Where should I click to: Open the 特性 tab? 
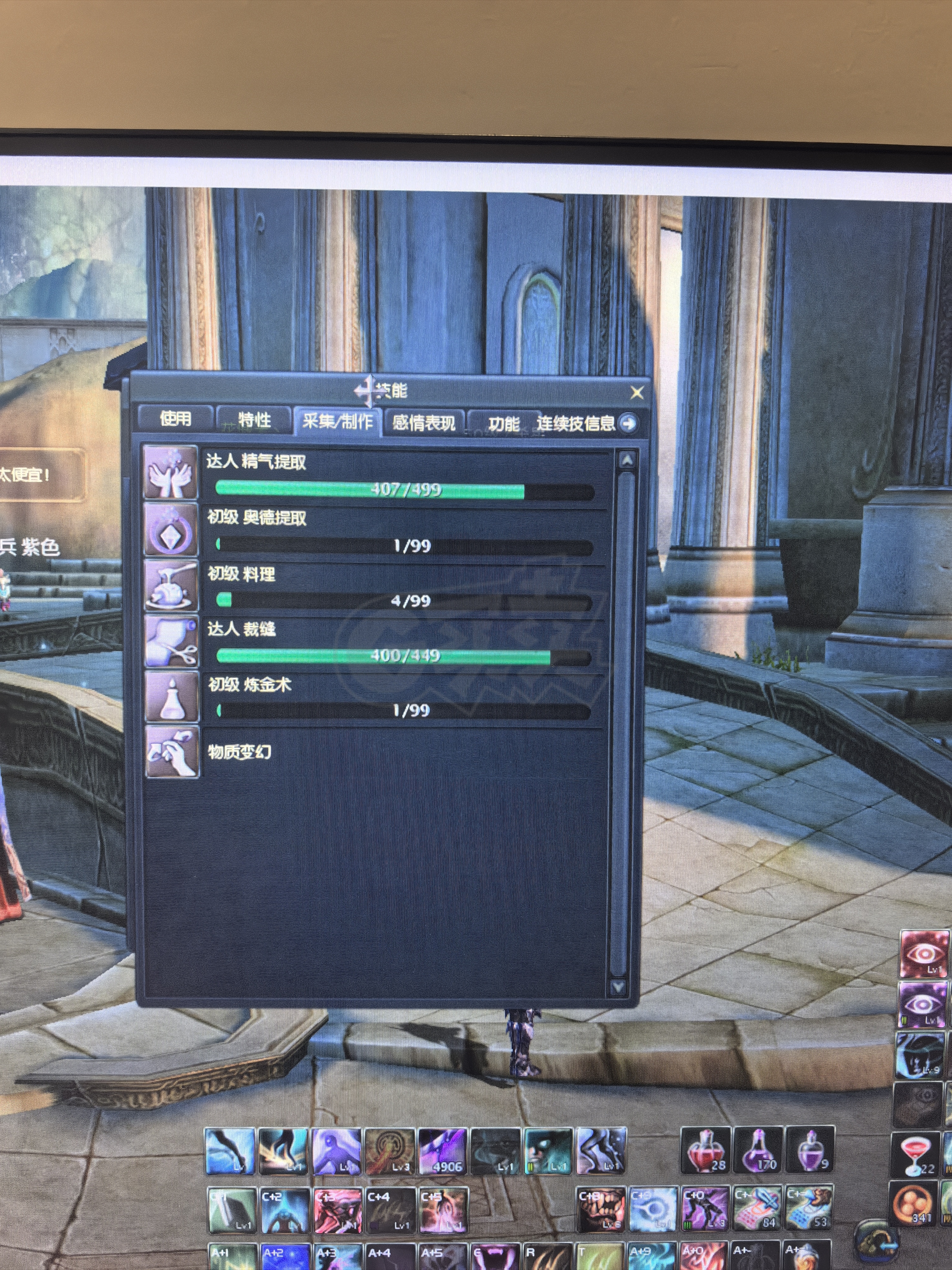(x=254, y=420)
